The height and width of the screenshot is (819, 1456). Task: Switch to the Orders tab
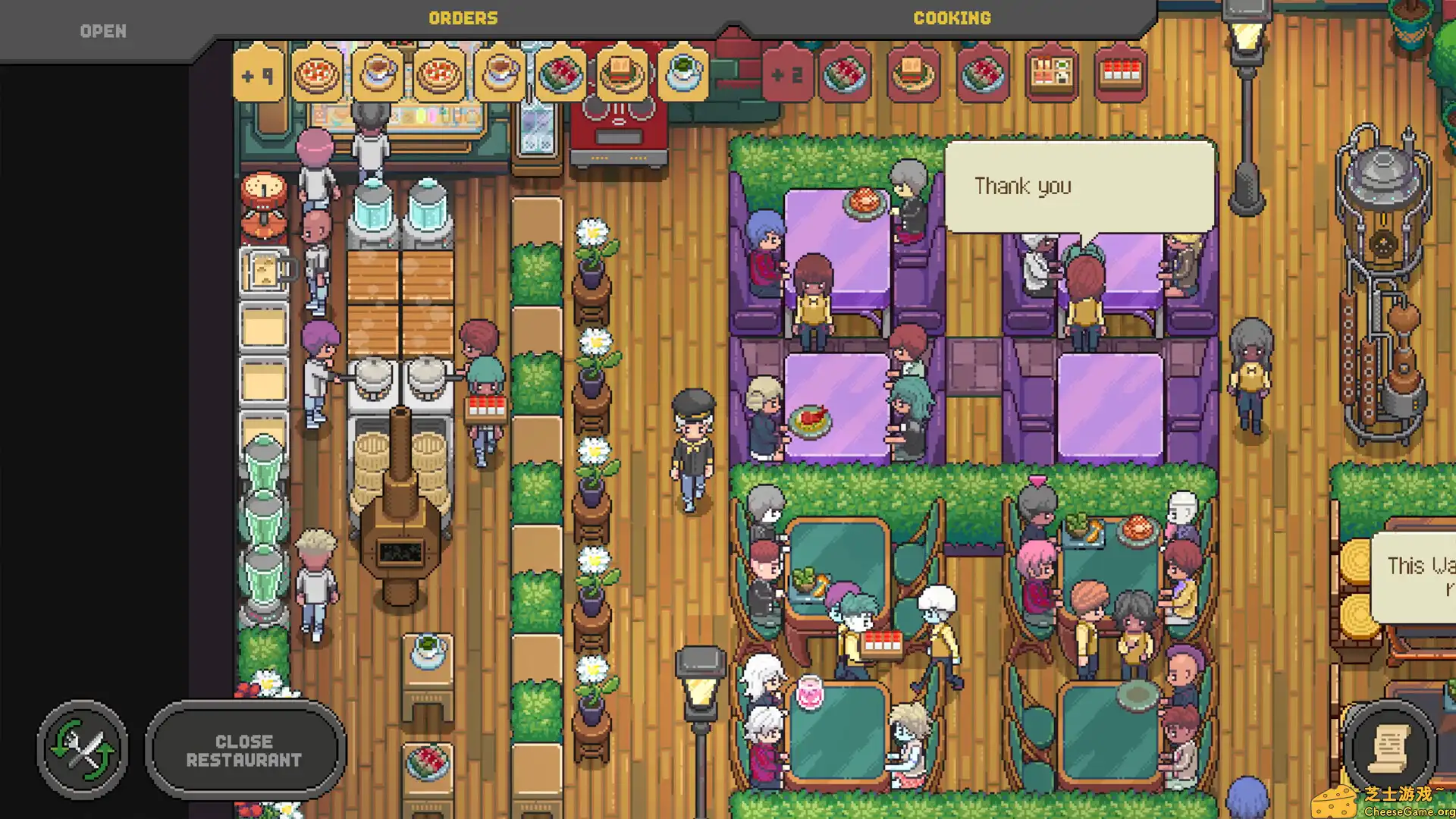[x=463, y=17]
